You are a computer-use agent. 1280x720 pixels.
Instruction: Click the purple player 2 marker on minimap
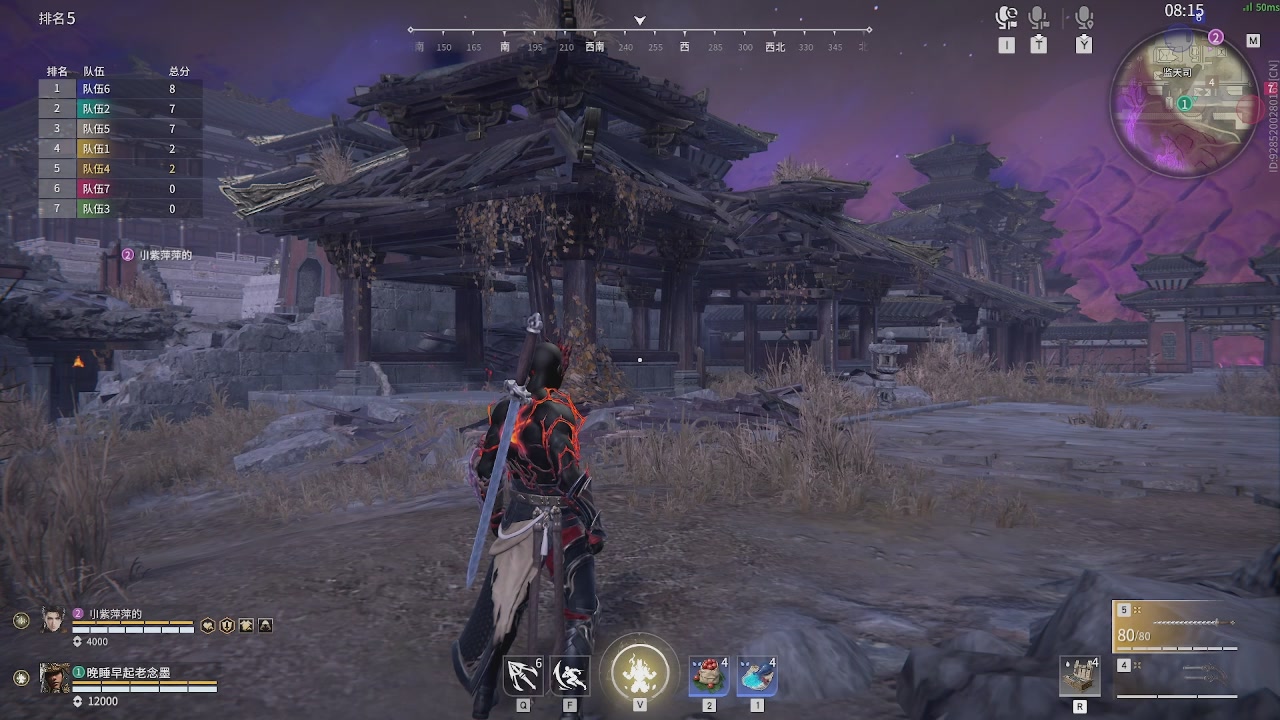[x=1216, y=38]
